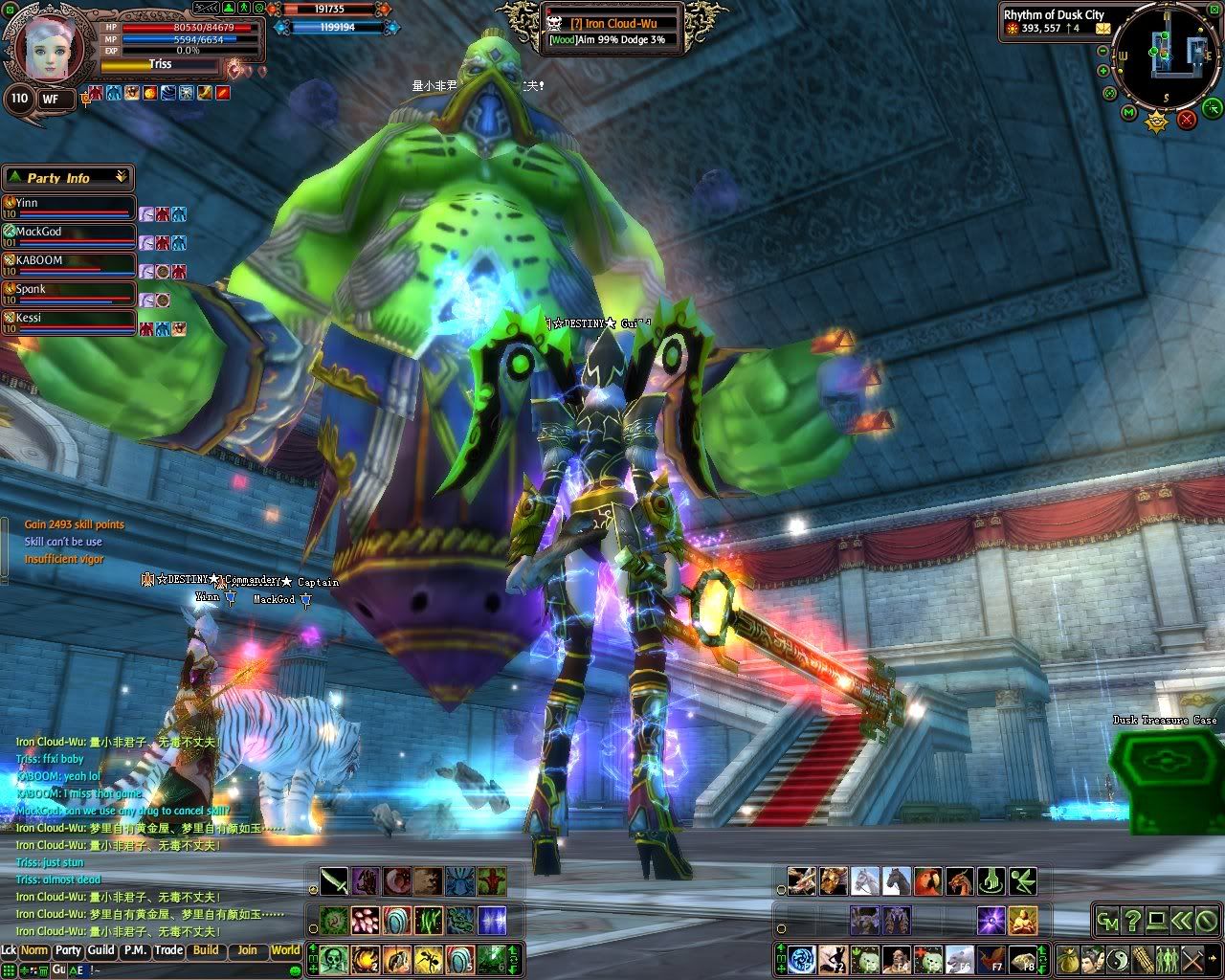Open the mail envelope icon
The height and width of the screenshot is (980, 1225).
pyautogui.click(x=1103, y=29)
